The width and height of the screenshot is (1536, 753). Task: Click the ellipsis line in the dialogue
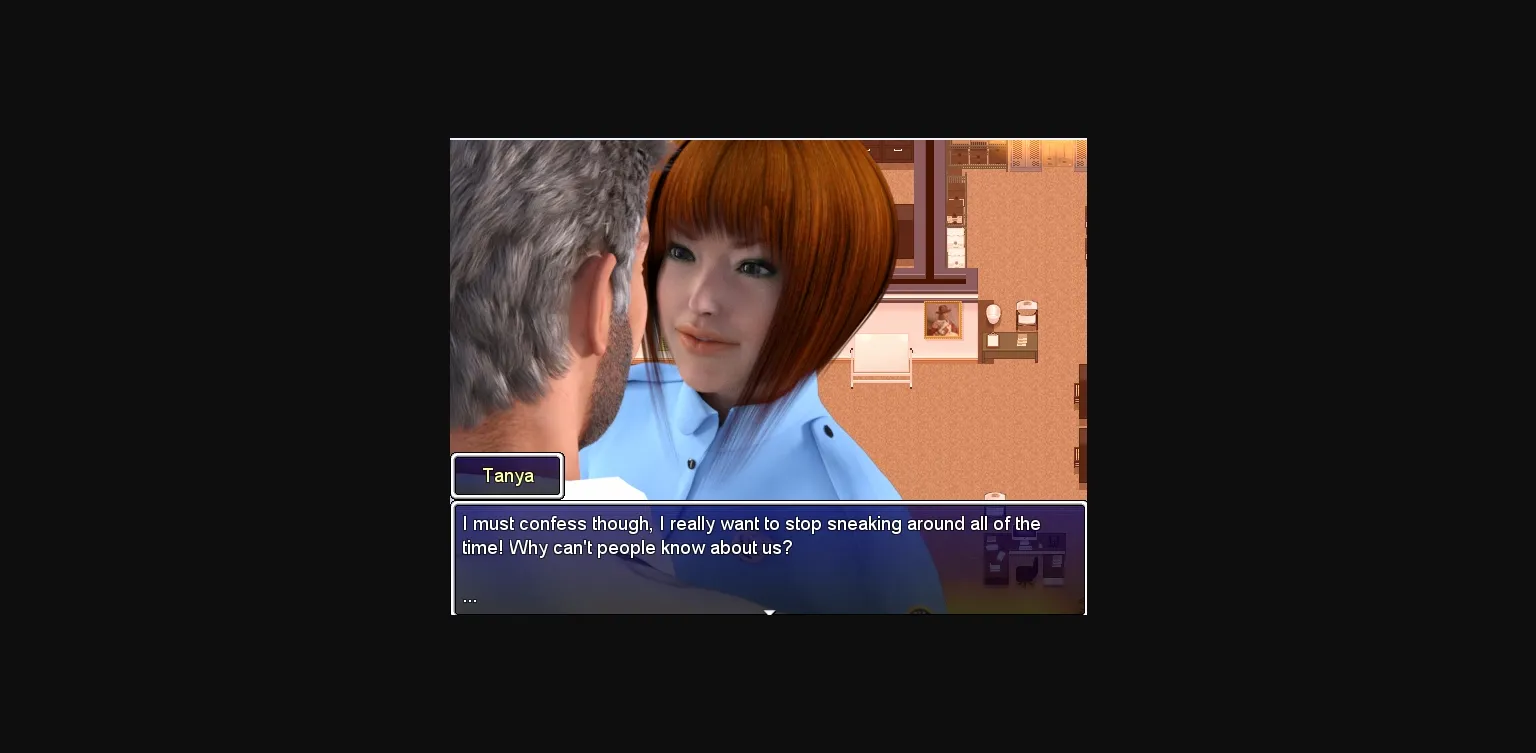coord(470,597)
